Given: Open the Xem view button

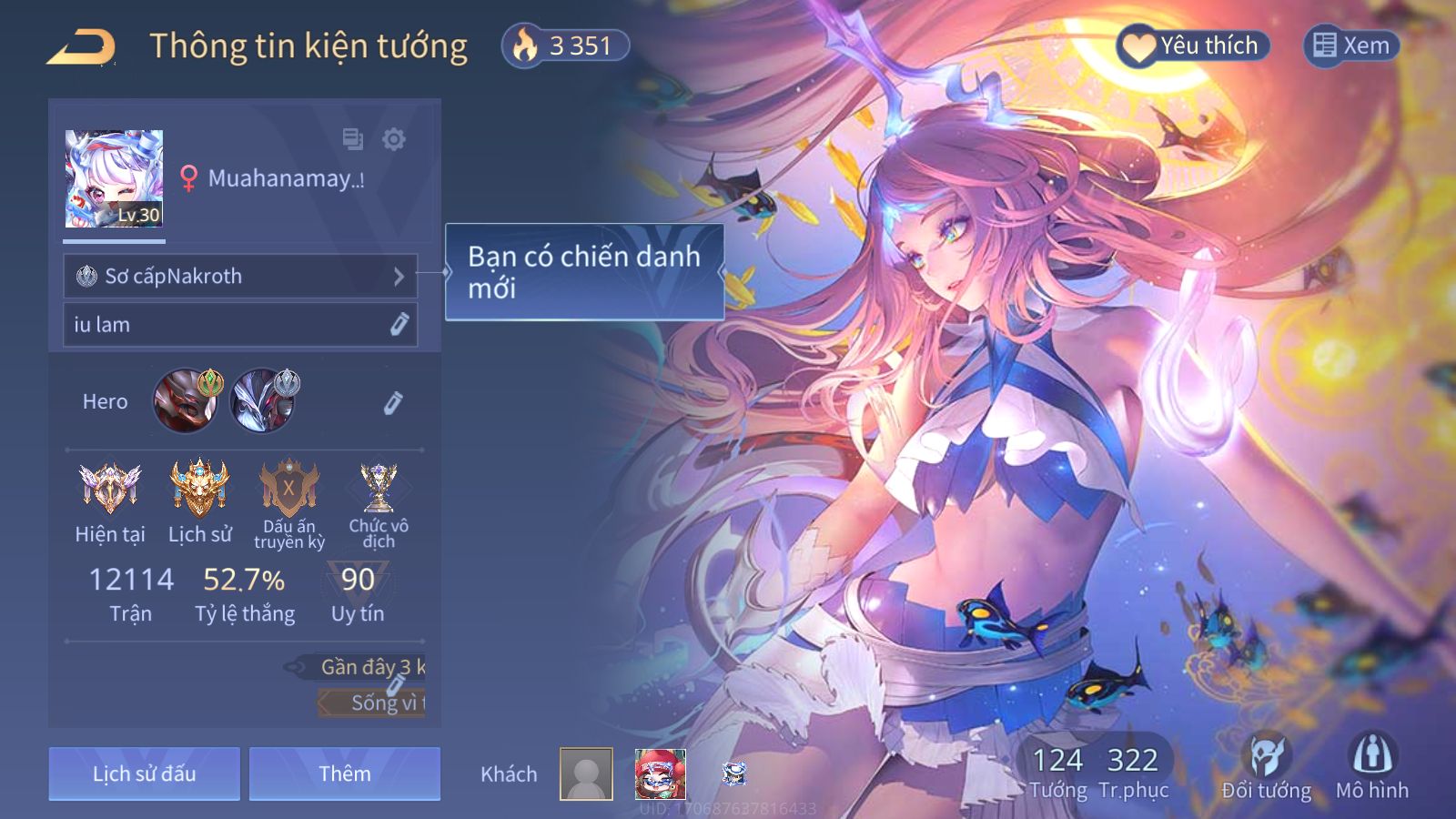Looking at the screenshot, I should [x=1351, y=45].
